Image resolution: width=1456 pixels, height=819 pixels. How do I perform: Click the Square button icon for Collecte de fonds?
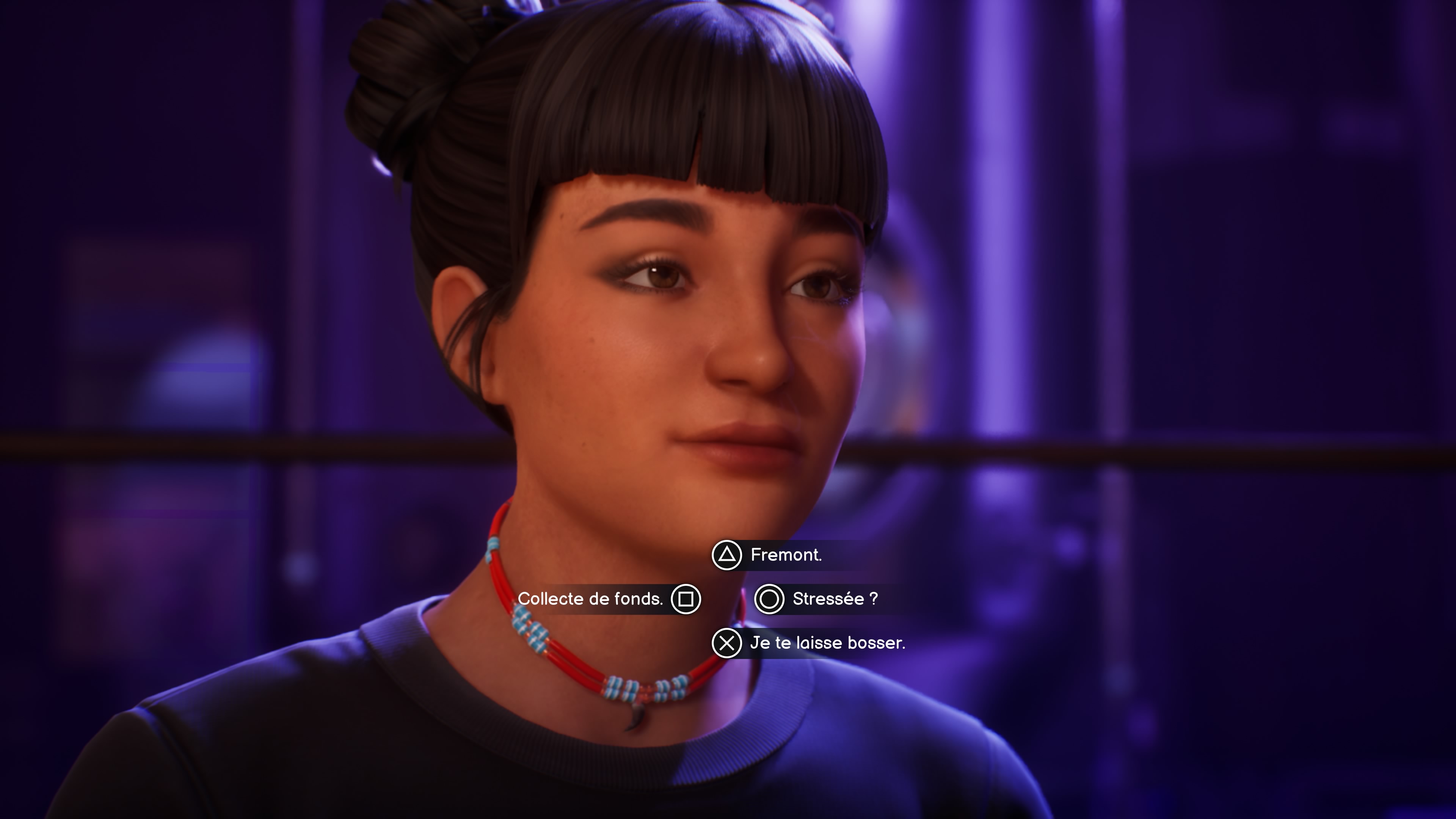(687, 599)
